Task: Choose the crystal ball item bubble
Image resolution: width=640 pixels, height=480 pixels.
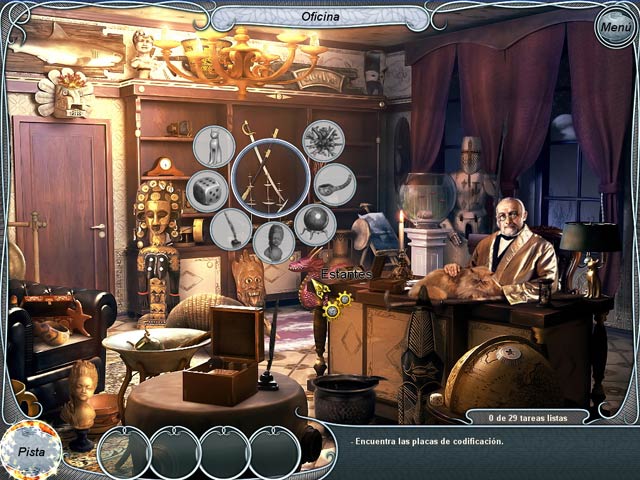Action: (x=315, y=224)
